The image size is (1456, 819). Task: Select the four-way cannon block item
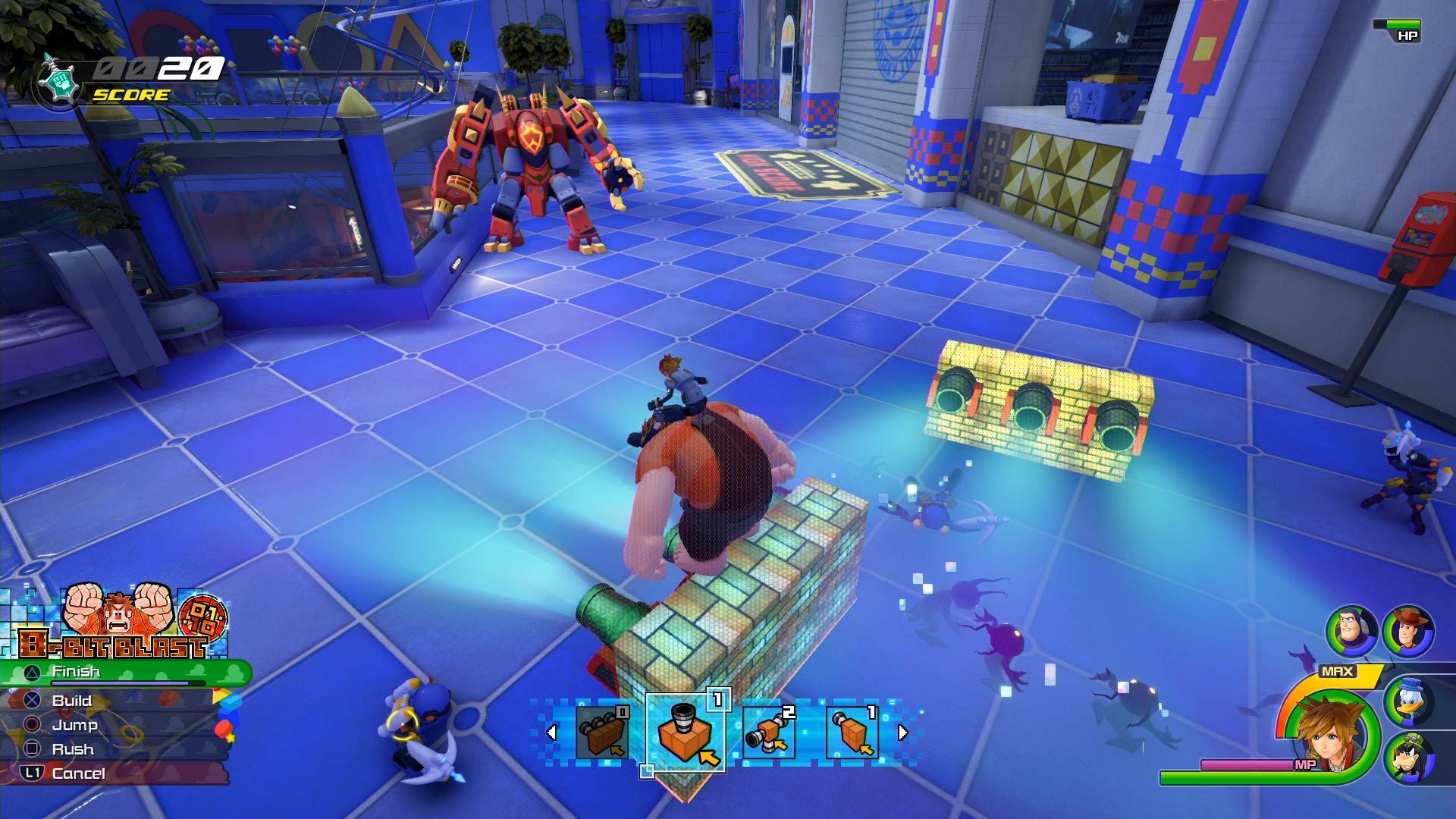pyautogui.click(x=767, y=732)
